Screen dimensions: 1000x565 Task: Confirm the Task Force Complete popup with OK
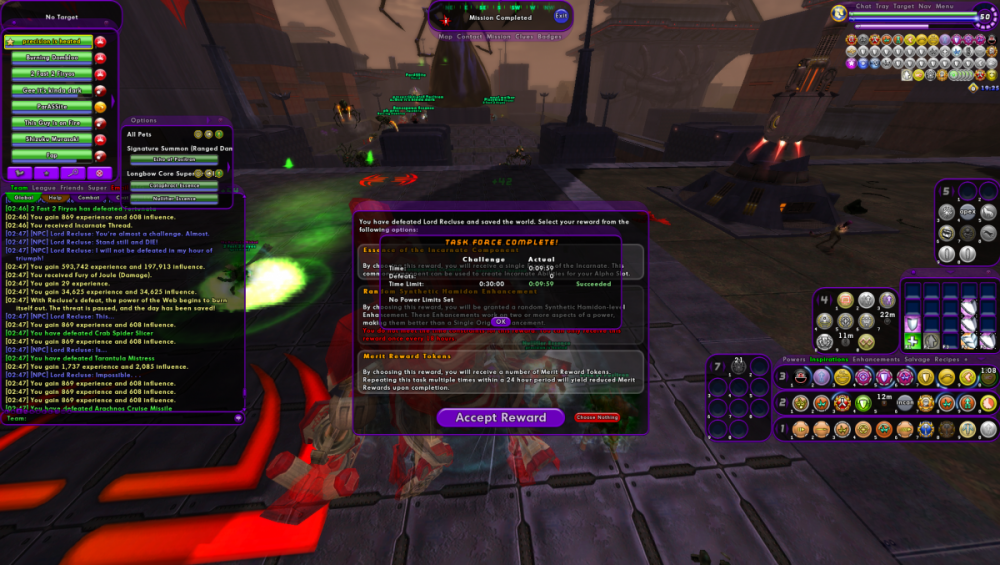point(501,322)
